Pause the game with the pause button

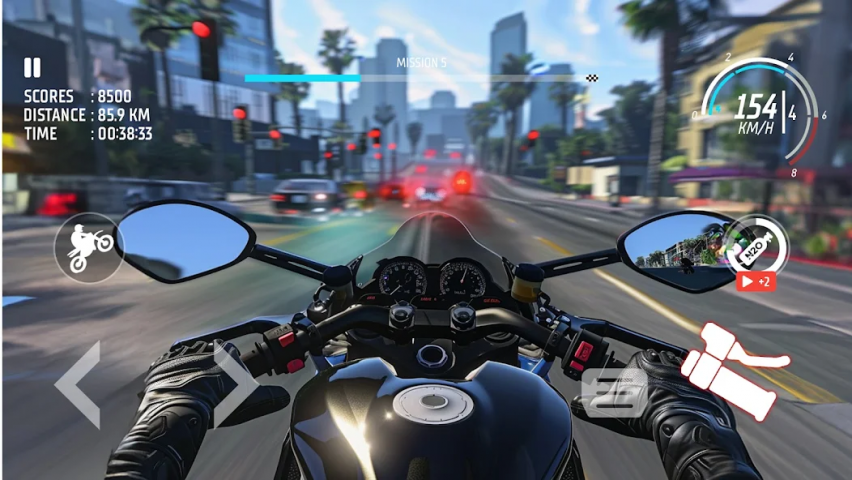pos(33,68)
